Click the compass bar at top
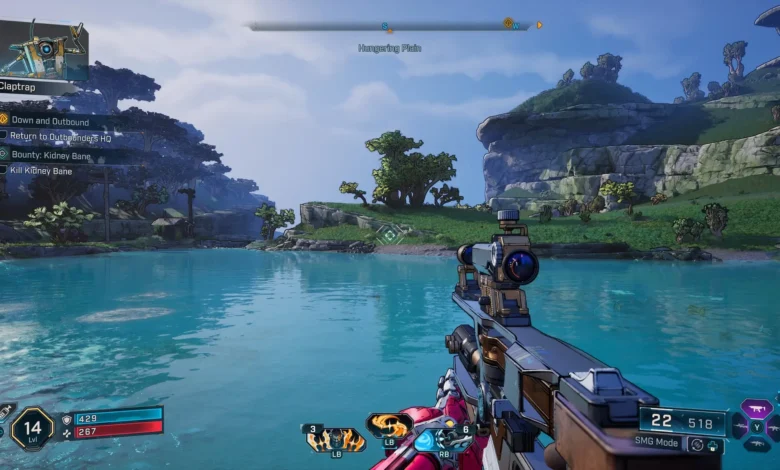Screen dimensions: 780x470 (390, 26)
